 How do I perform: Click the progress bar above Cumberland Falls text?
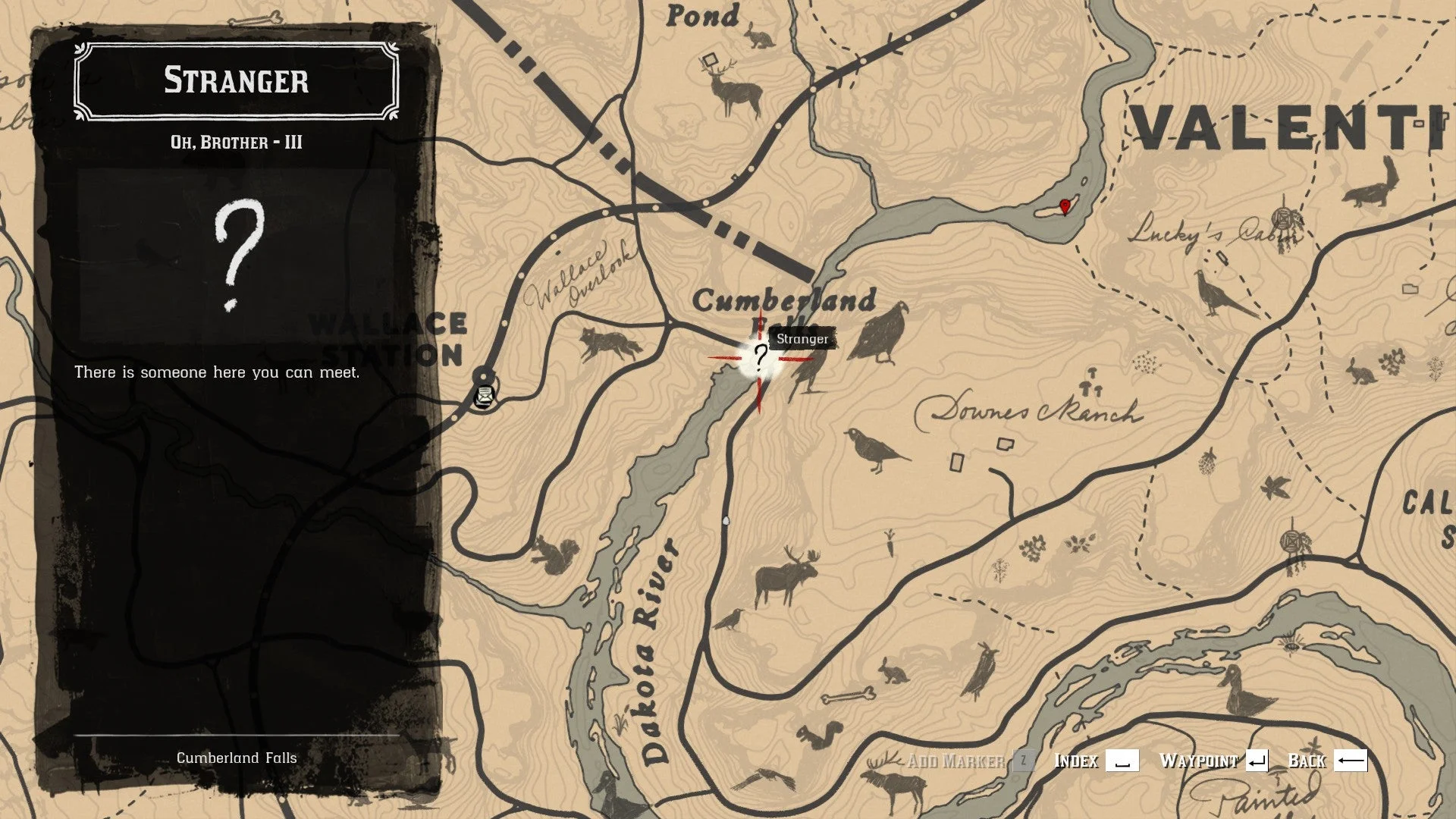click(x=237, y=734)
